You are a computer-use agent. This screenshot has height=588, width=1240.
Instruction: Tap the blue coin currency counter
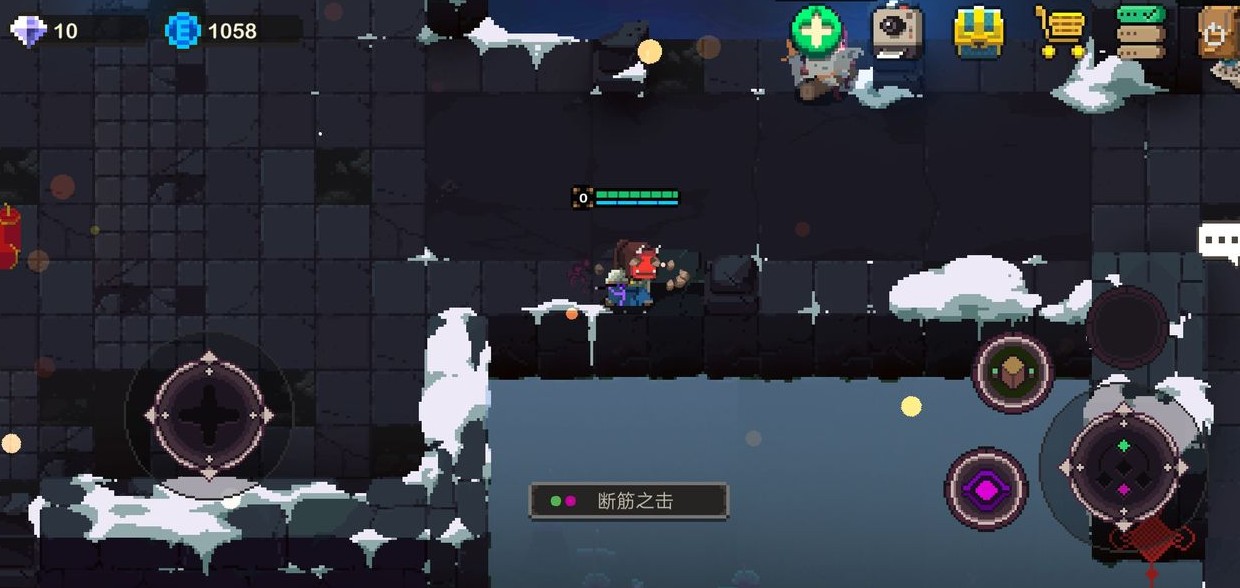click(x=214, y=31)
